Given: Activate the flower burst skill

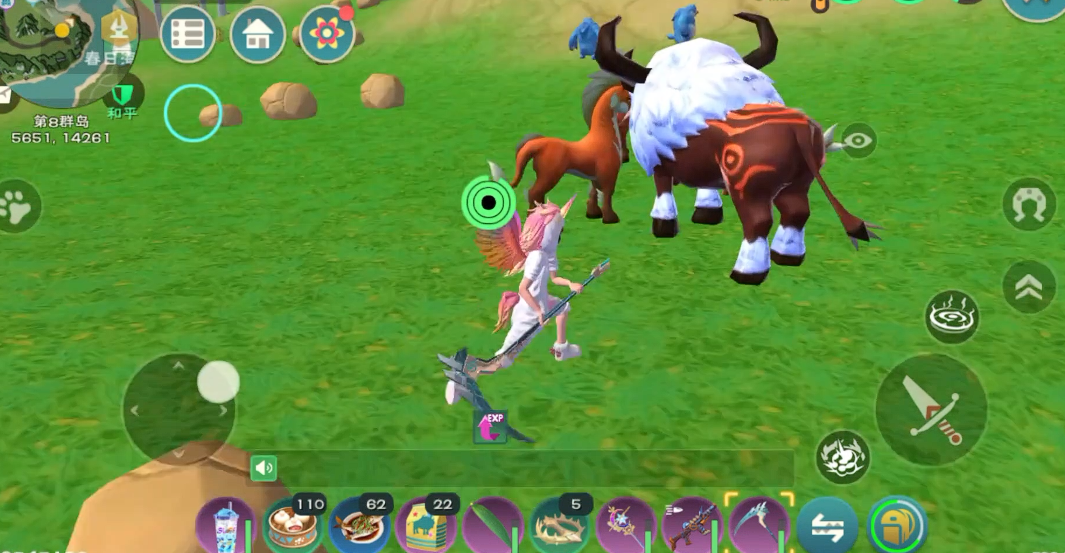Looking at the screenshot, I should coord(842,458).
